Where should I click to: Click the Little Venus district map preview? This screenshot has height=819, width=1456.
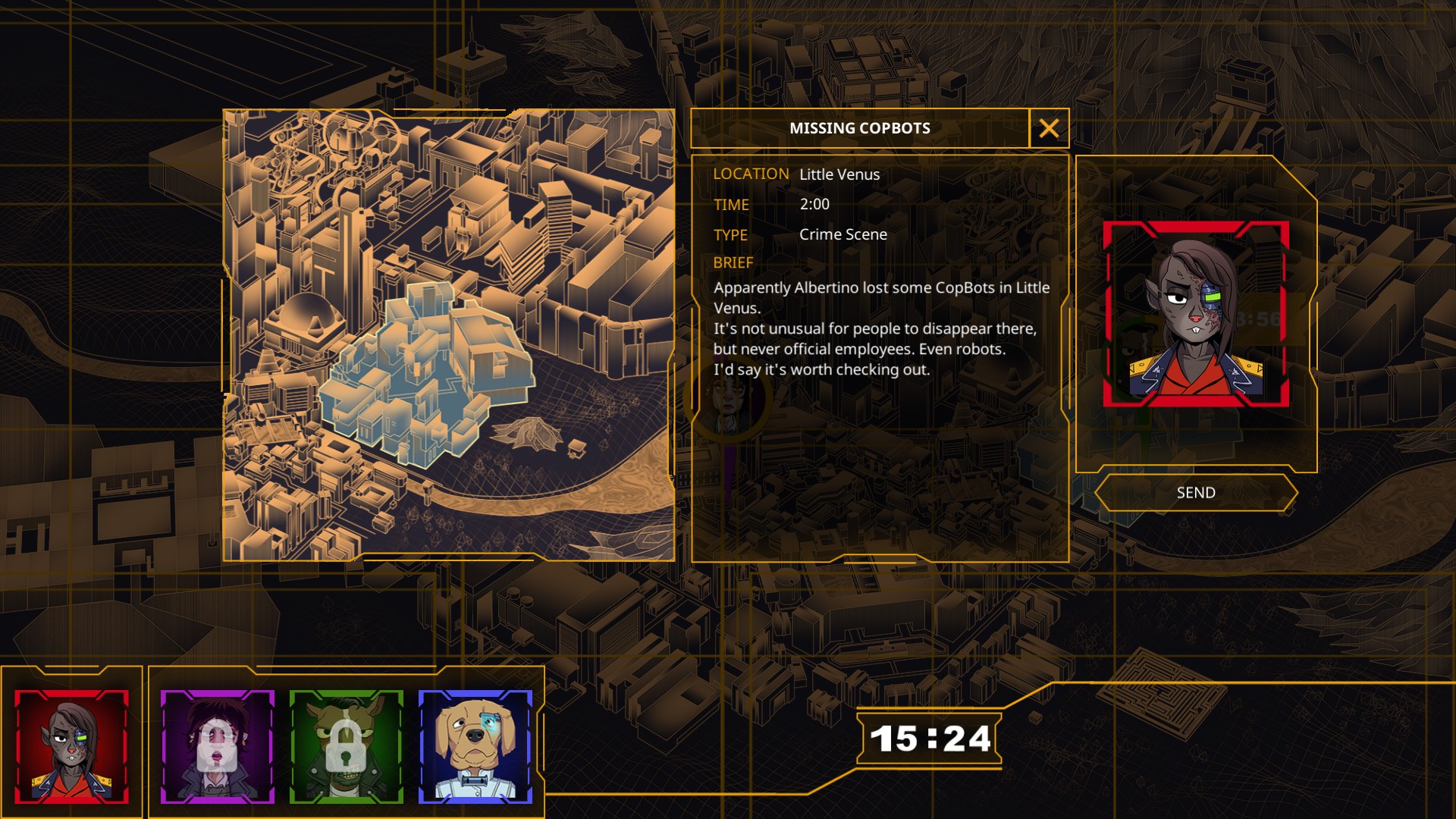pos(448,335)
